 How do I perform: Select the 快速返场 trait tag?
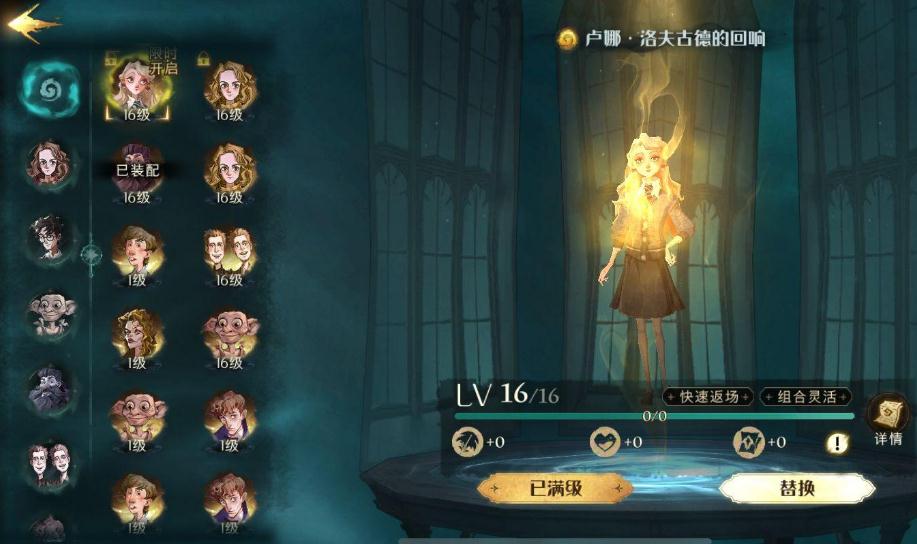pos(708,397)
